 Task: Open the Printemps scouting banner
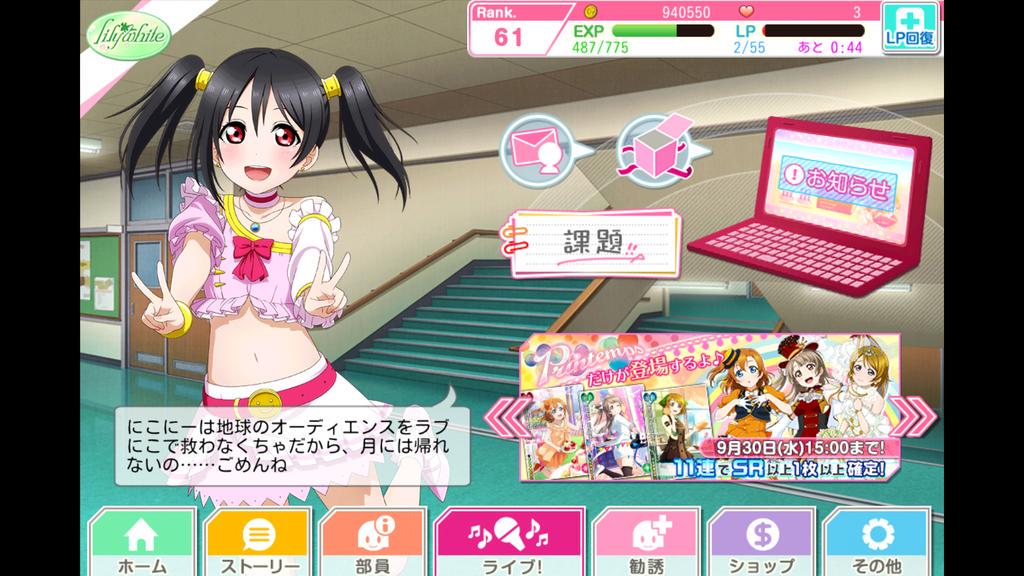[708, 405]
